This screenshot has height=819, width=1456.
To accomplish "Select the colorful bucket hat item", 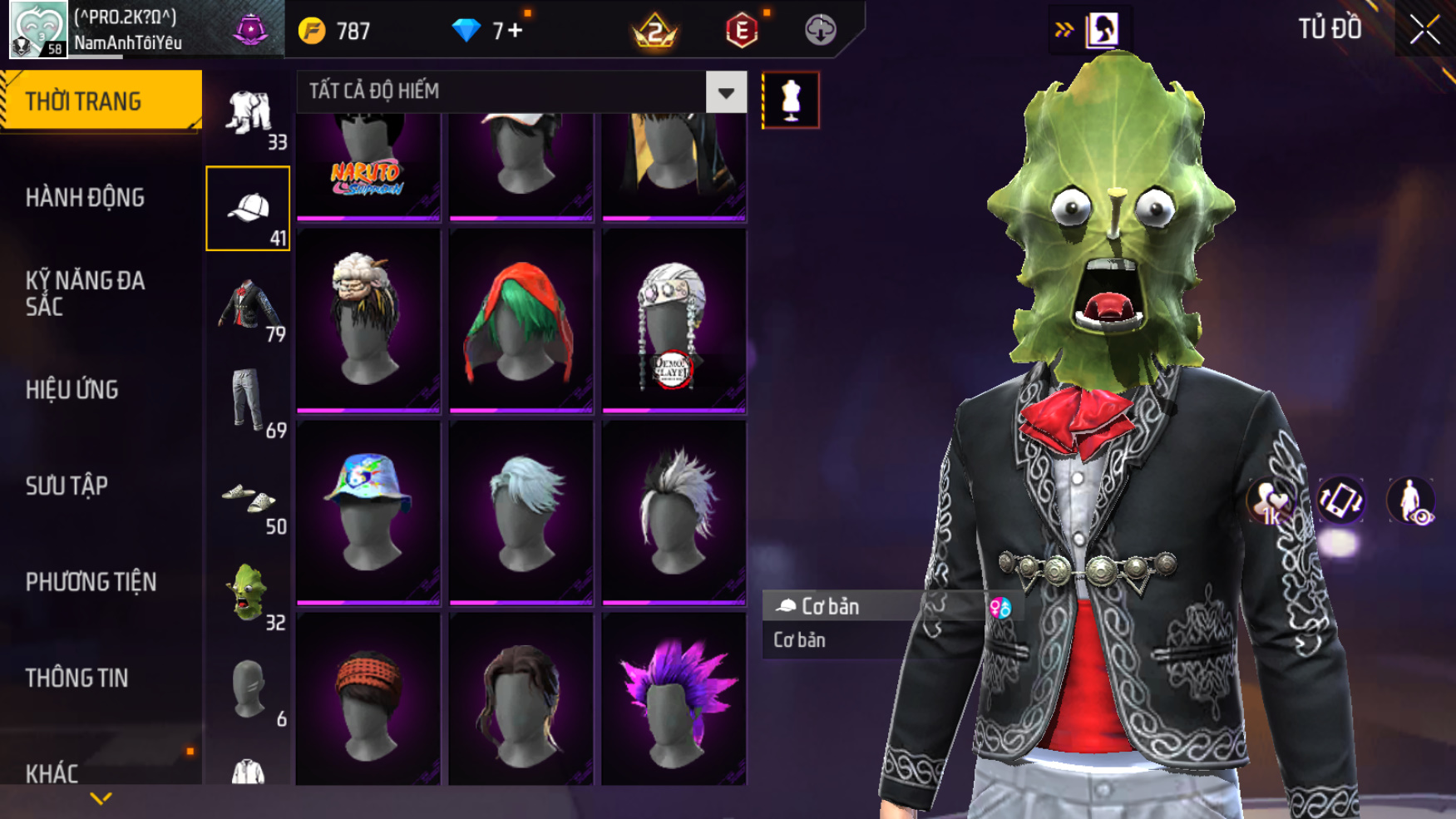I will point(368,511).
